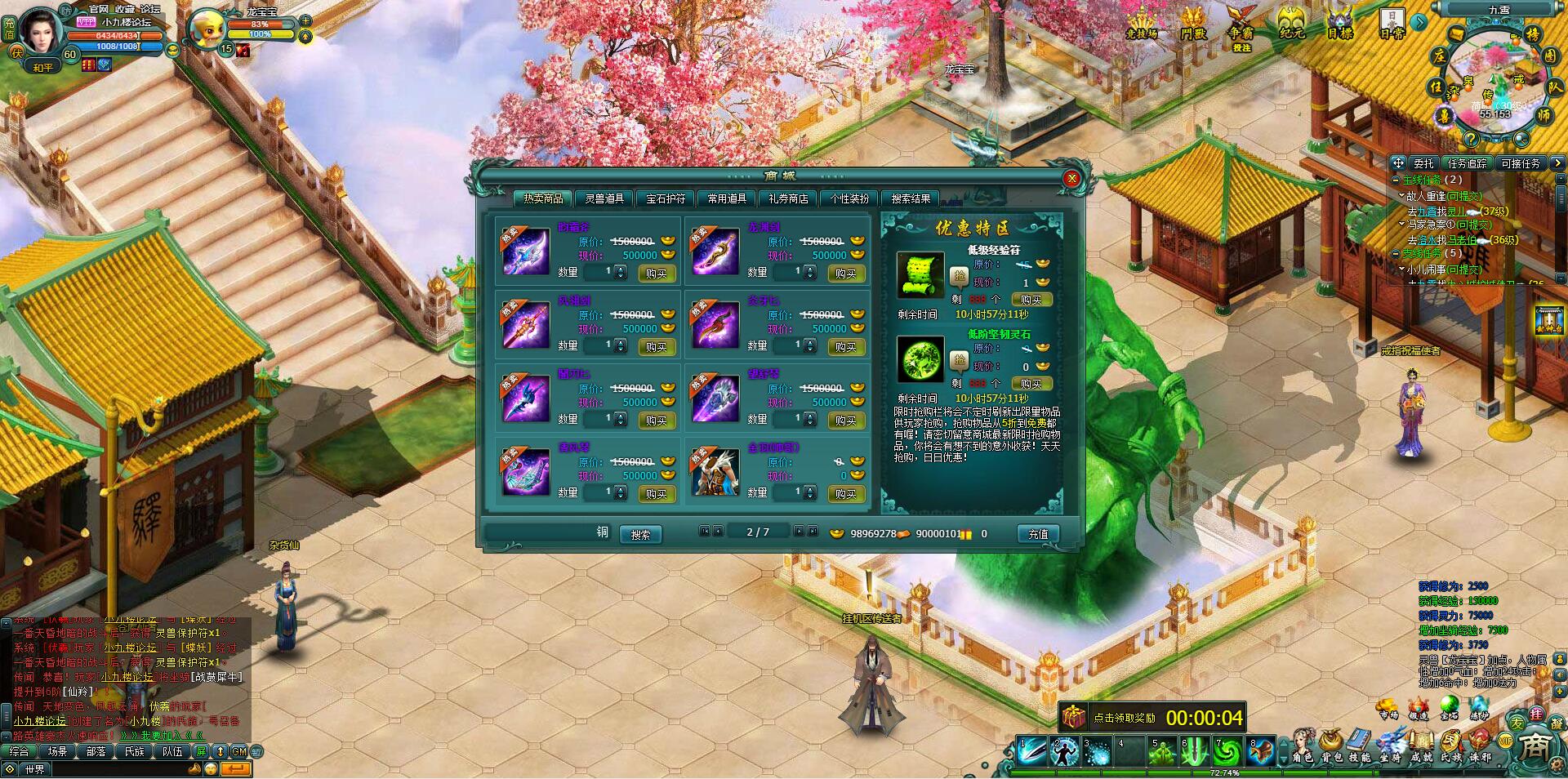Open the 任务追踪 quest tracking tab

click(x=1467, y=163)
